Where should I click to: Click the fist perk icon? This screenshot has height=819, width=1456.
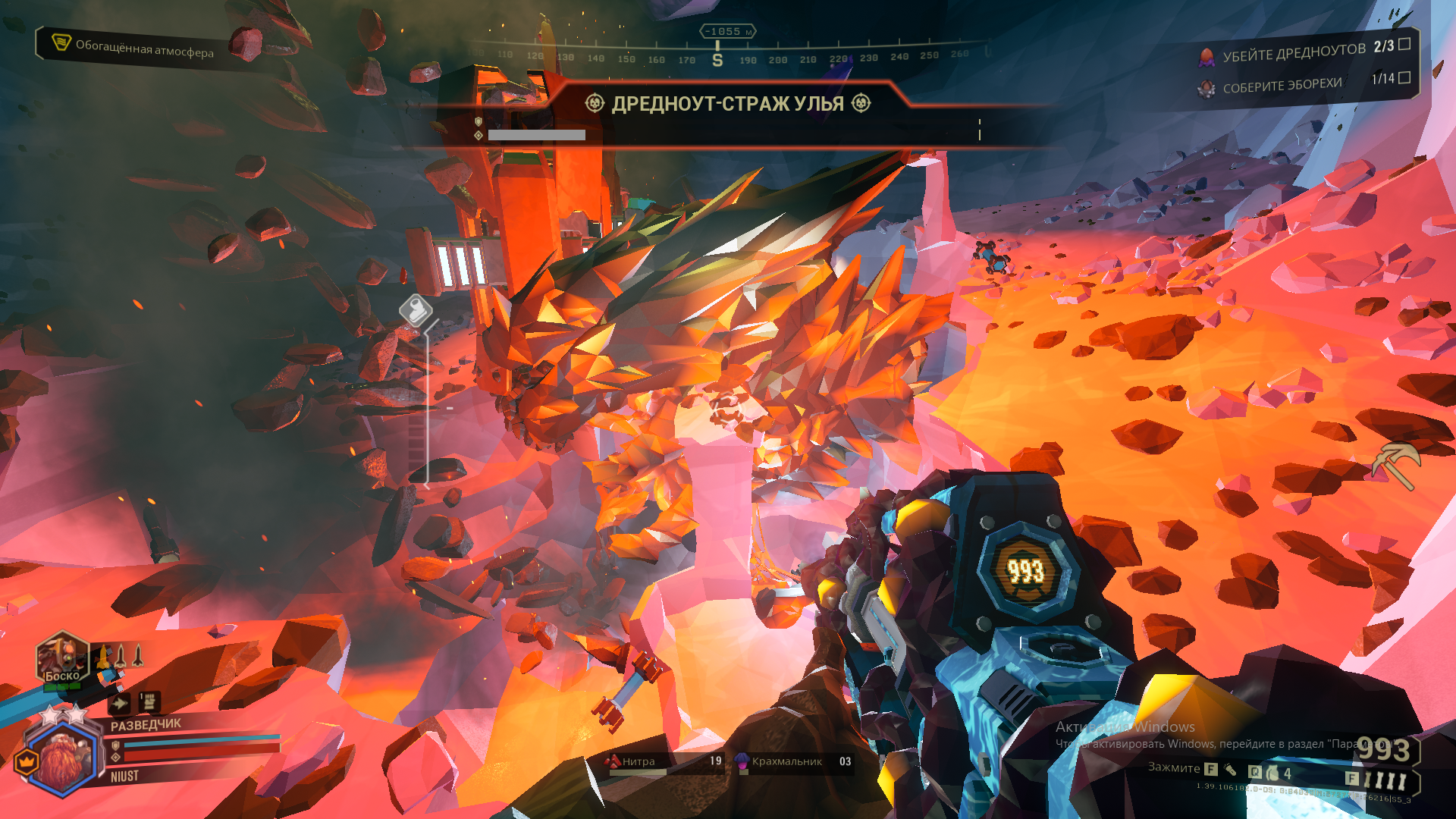pos(149,701)
